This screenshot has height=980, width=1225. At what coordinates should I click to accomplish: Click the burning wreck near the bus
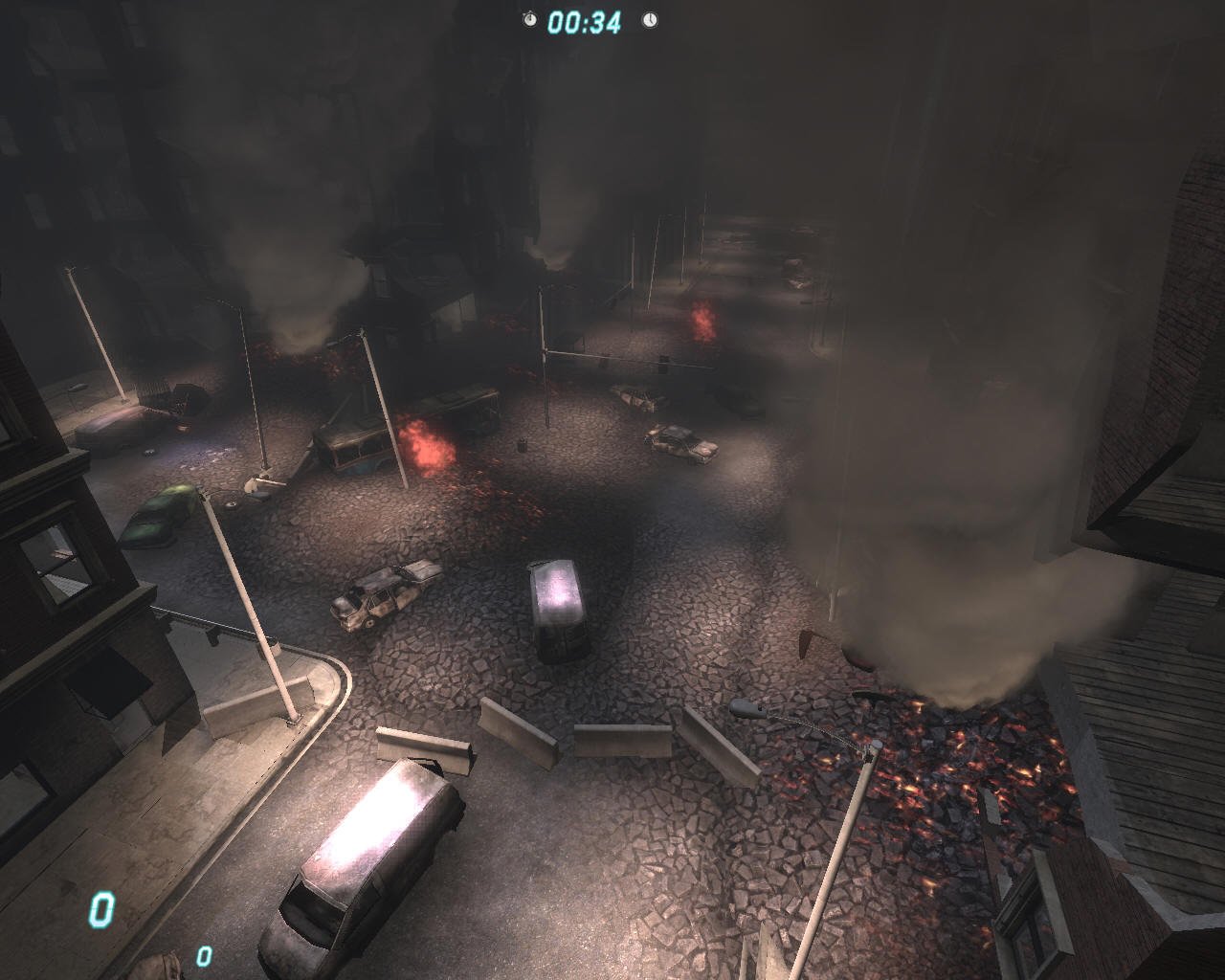point(425,443)
